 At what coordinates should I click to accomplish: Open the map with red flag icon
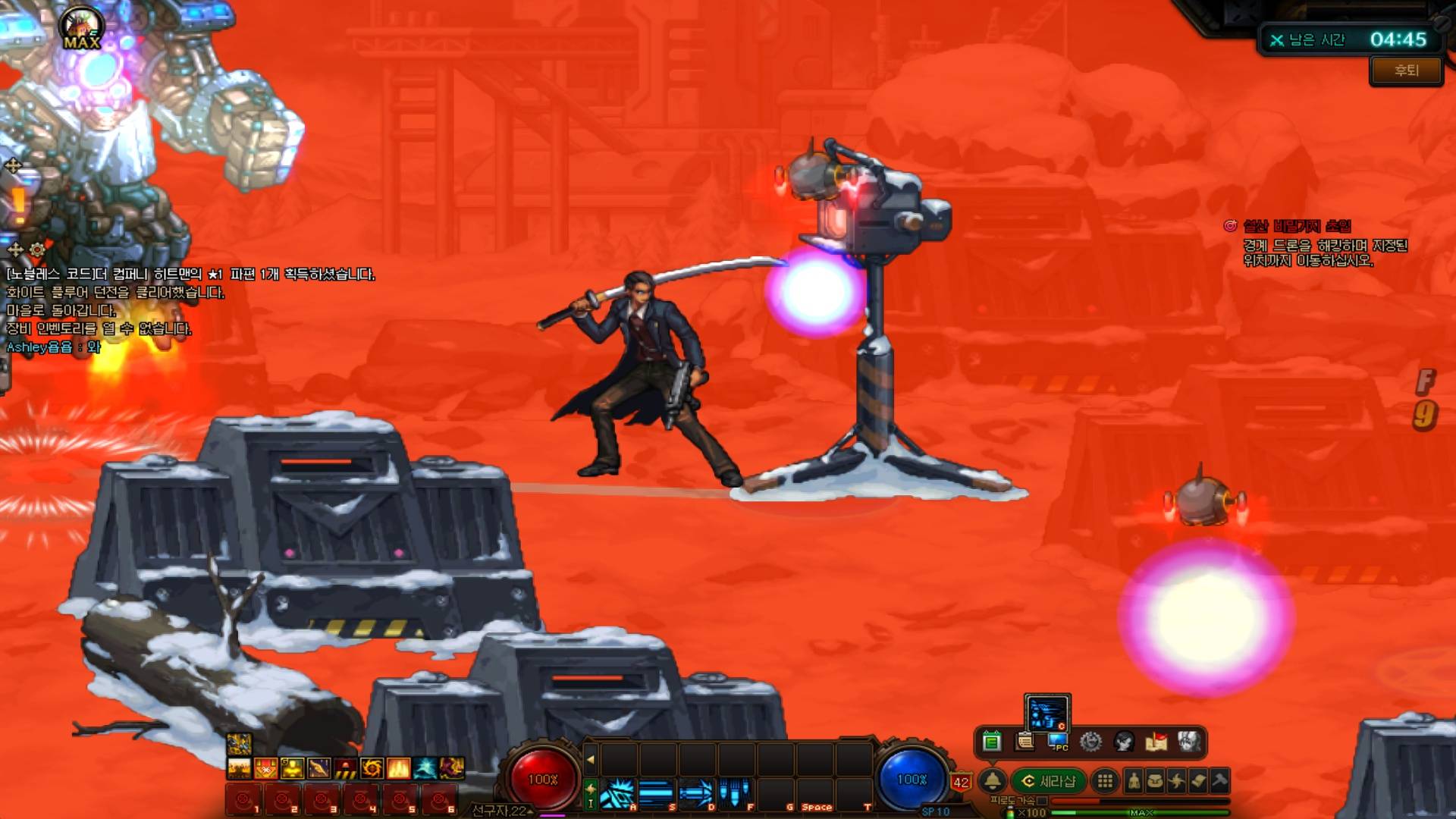pyautogui.click(x=1156, y=741)
